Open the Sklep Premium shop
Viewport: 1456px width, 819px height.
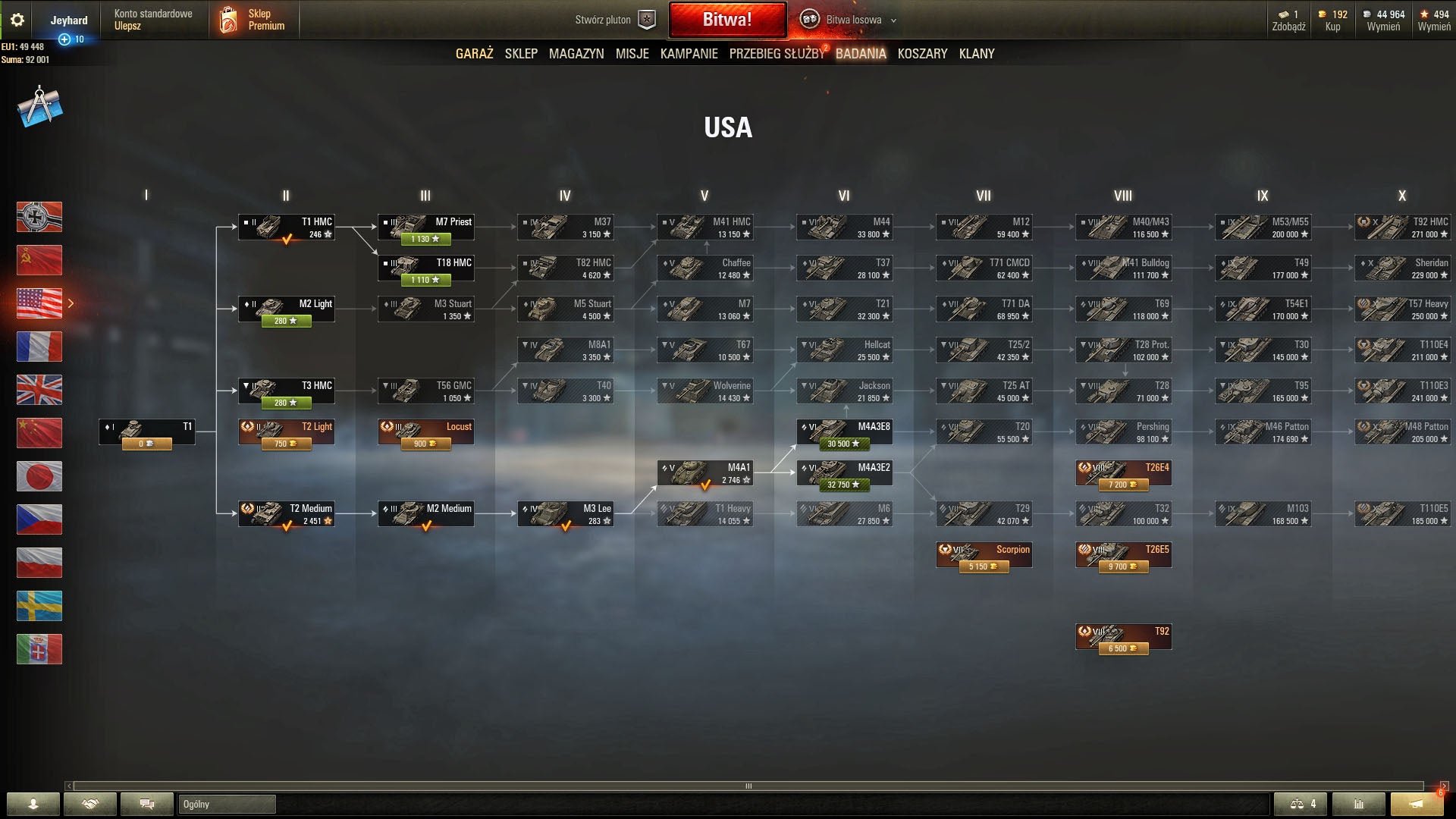click(253, 20)
